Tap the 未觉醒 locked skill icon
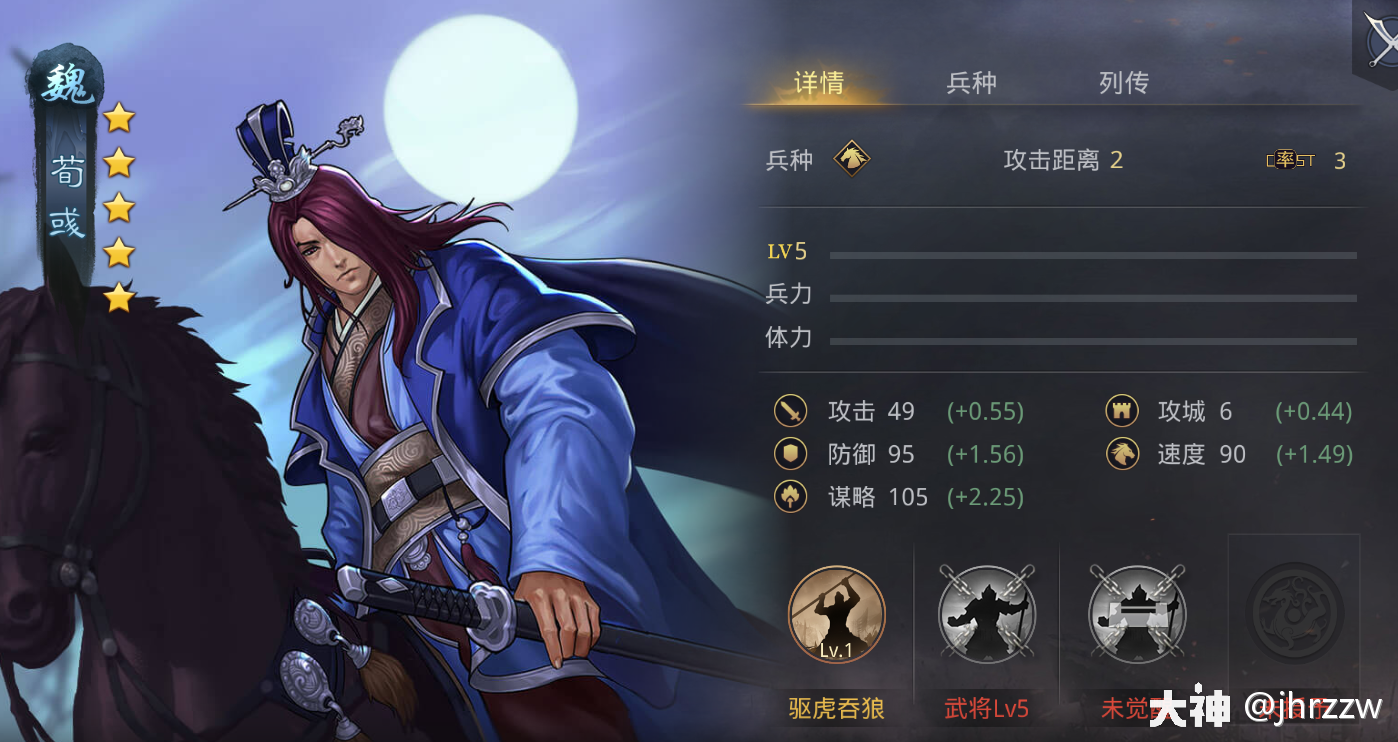This screenshot has width=1398, height=742. click(x=1137, y=615)
